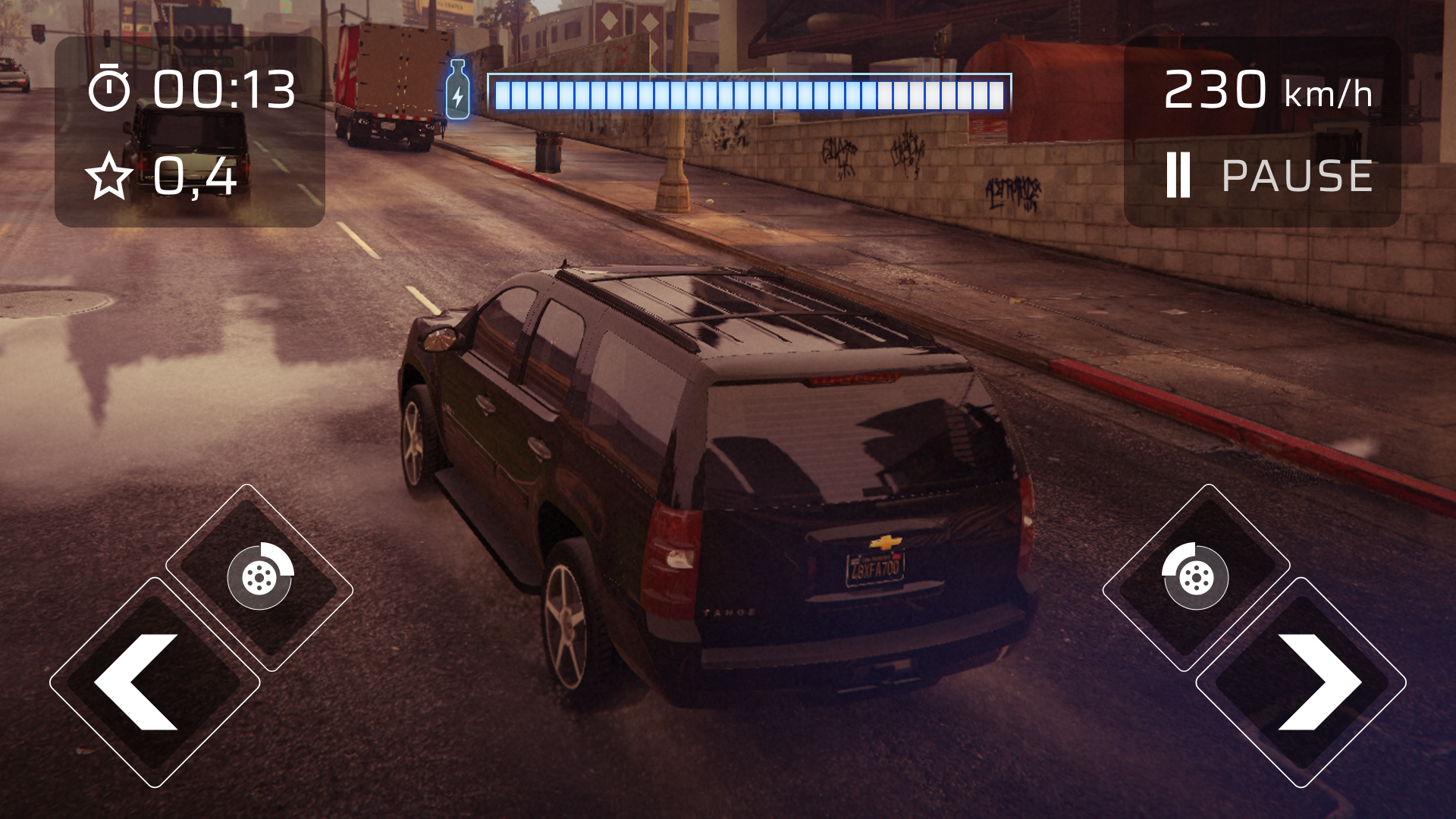Image resolution: width=1456 pixels, height=819 pixels.
Task: Tap the pause bars icon beside PAUSE
Action: tap(1180, 176)
